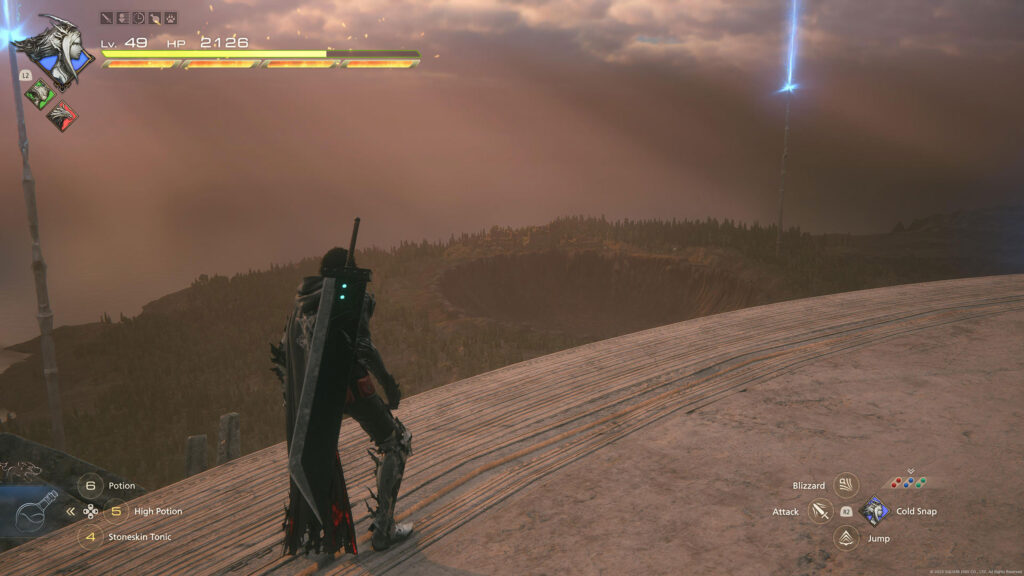Click the large potion flask icon

(x=35, y=513)
